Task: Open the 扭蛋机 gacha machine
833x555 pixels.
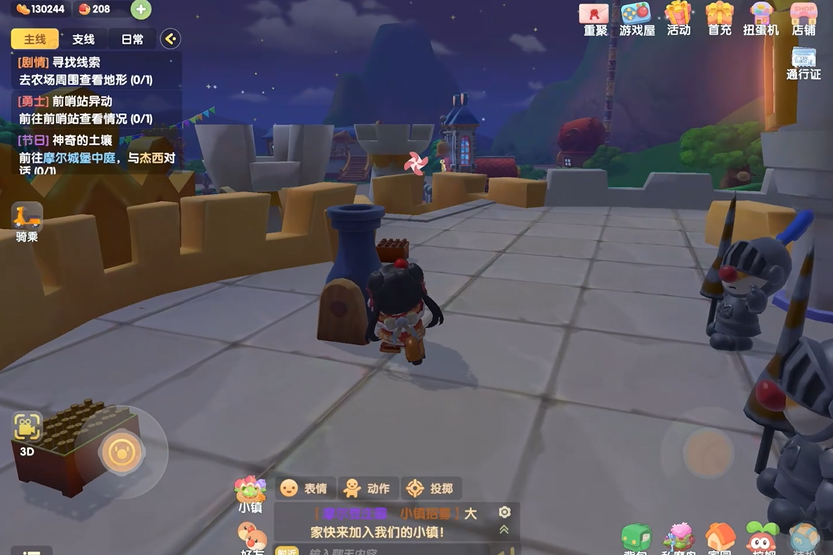Action: tap(761, 17)
